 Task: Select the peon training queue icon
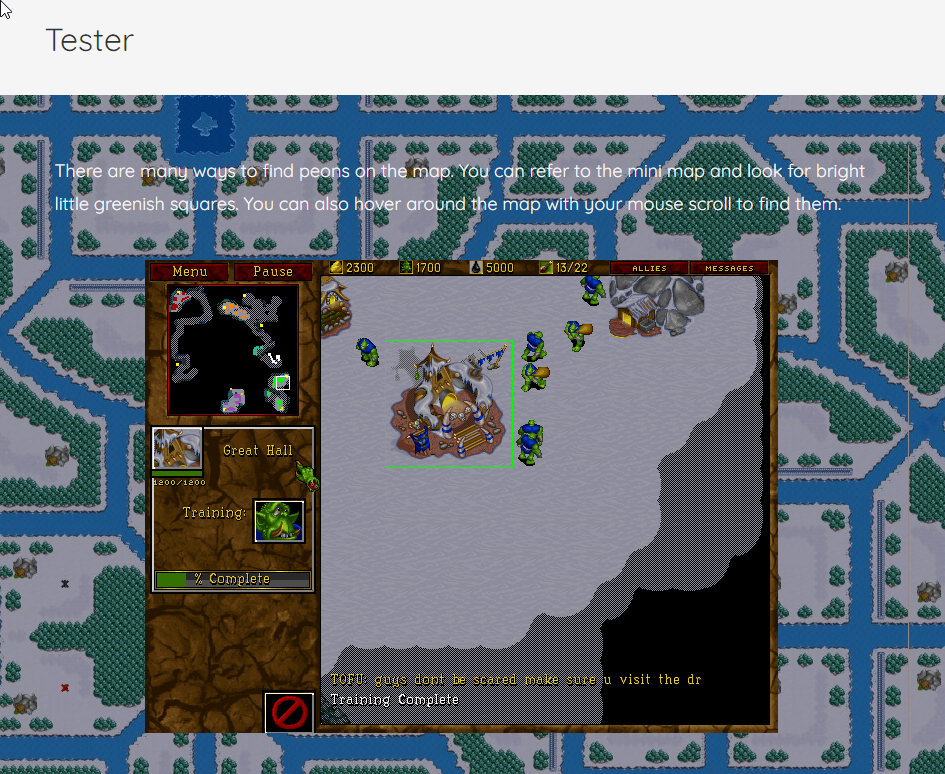(279, 521)
